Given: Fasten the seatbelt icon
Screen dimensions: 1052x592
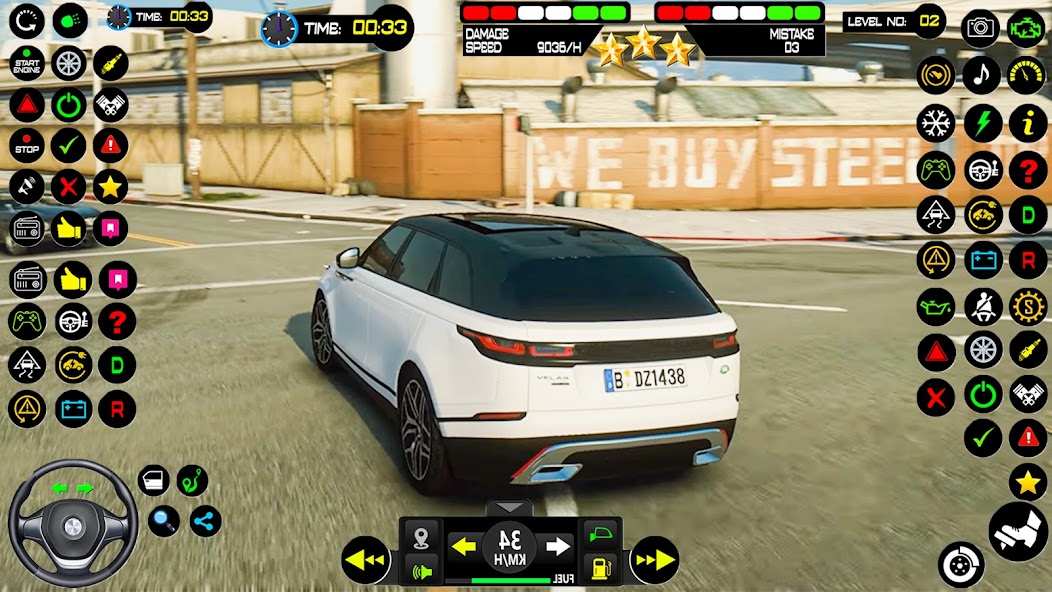Looking at the screenshot, I should pyautogui.click(x=983, y=306).
